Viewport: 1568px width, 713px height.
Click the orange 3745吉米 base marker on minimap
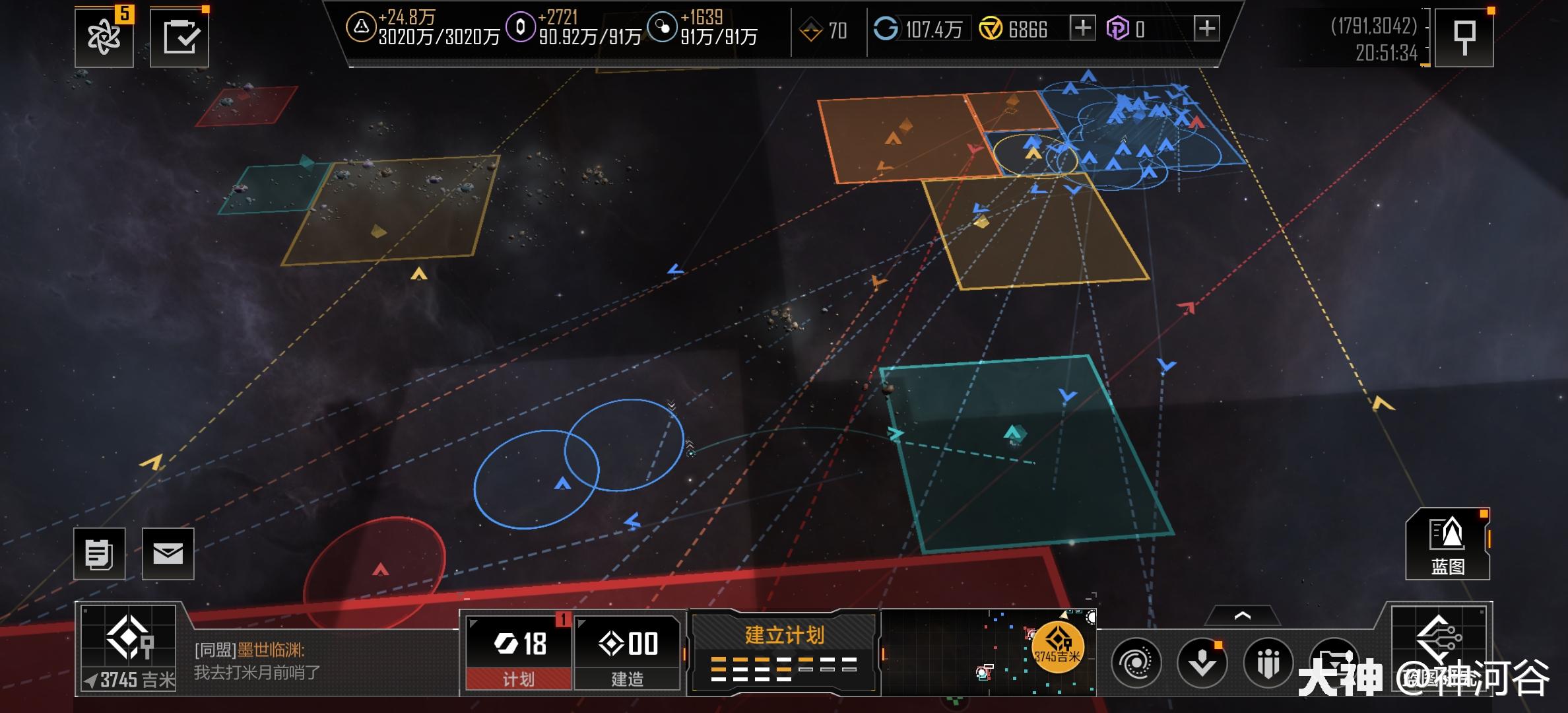click(1057, 647)
